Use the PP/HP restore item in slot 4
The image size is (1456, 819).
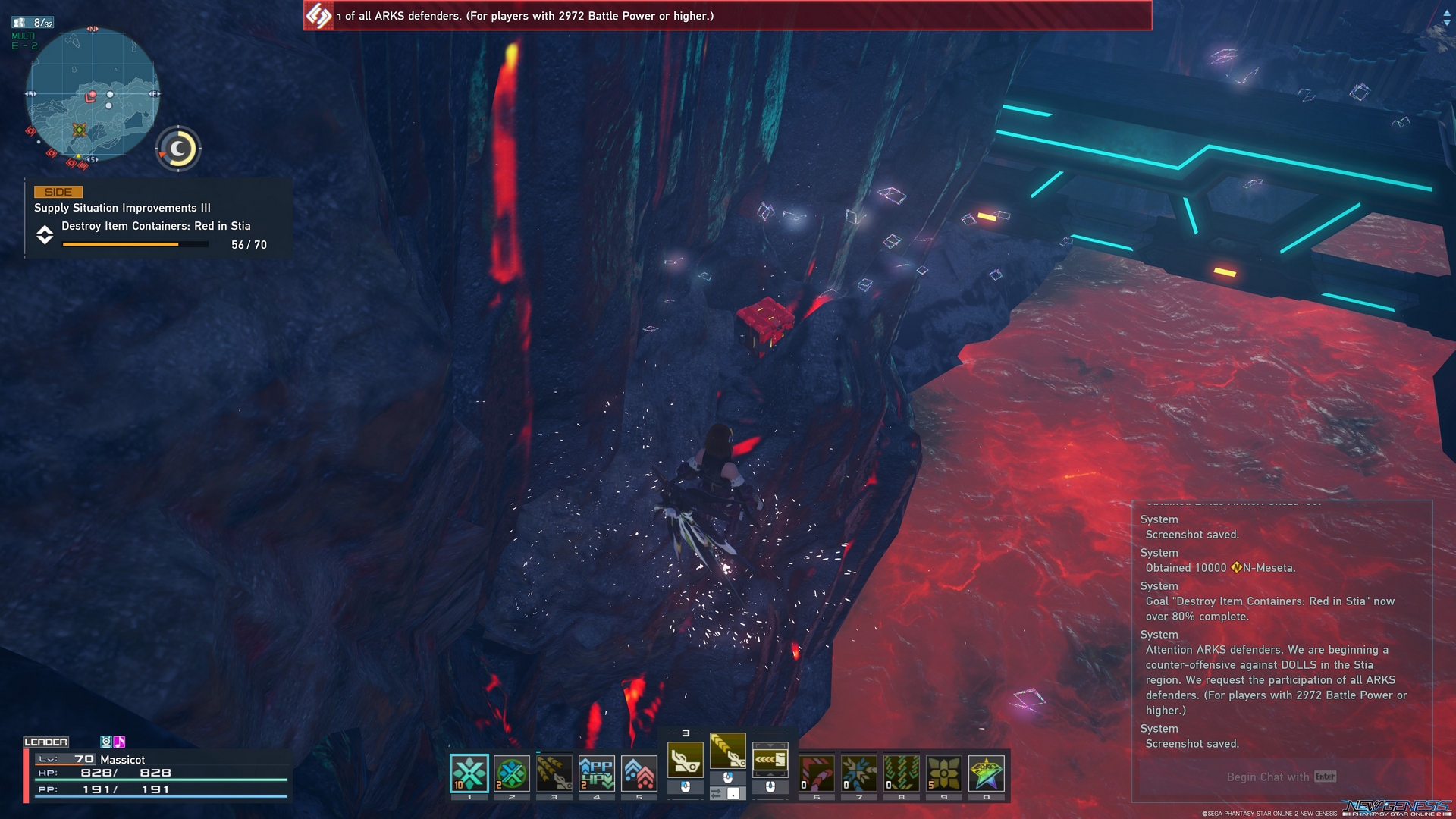coord(596,771)
